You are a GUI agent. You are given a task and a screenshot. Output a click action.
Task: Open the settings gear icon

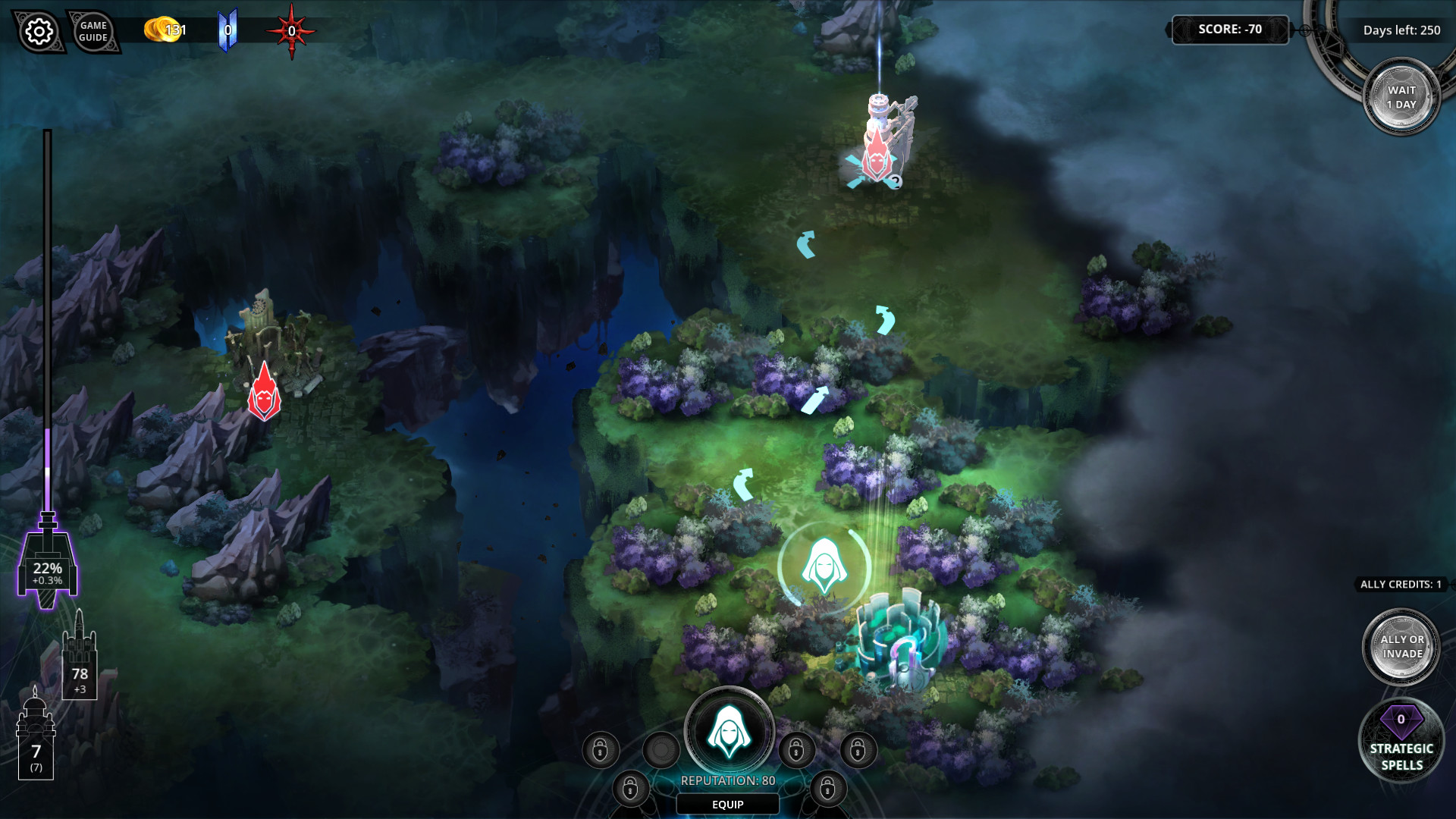click(39, 32)
